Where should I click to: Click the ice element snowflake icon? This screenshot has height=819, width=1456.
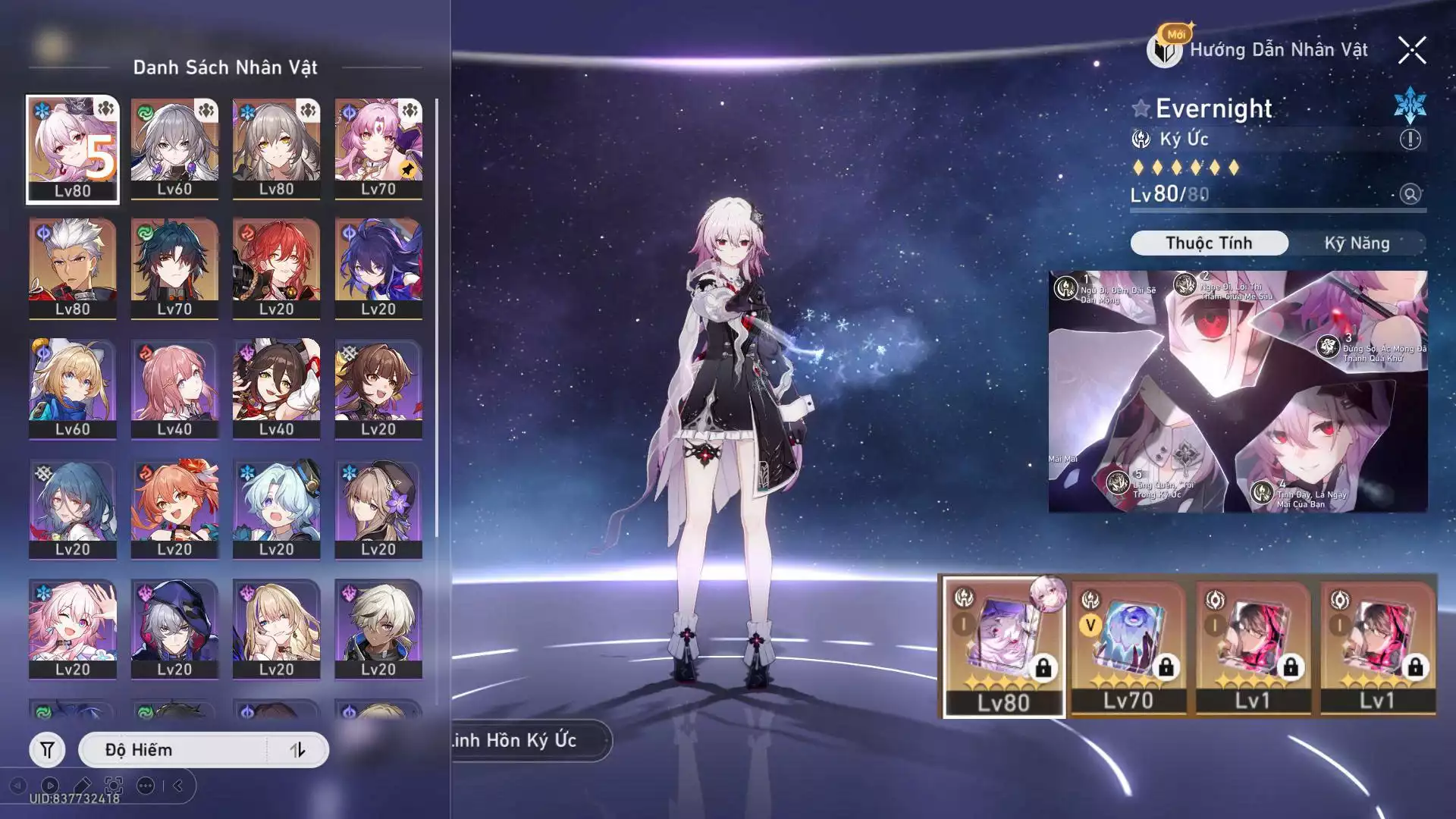tap(1410, 105)
